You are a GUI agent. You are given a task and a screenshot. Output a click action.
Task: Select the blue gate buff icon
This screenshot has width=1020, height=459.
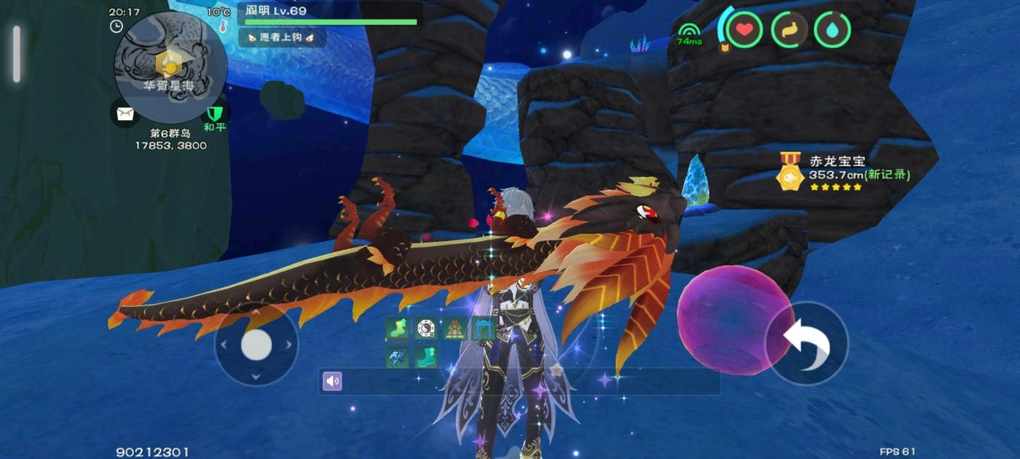tap(483, 328)
